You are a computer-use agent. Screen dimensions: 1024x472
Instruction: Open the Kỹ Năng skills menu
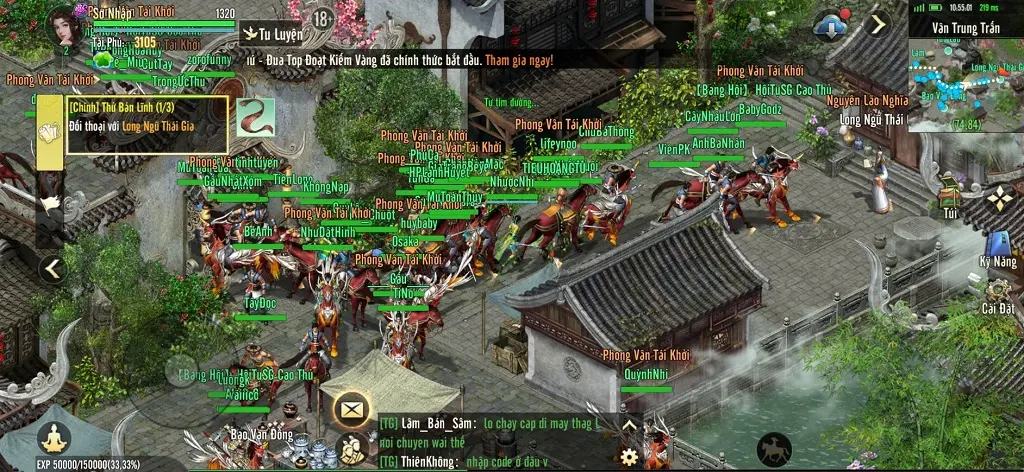997,246
